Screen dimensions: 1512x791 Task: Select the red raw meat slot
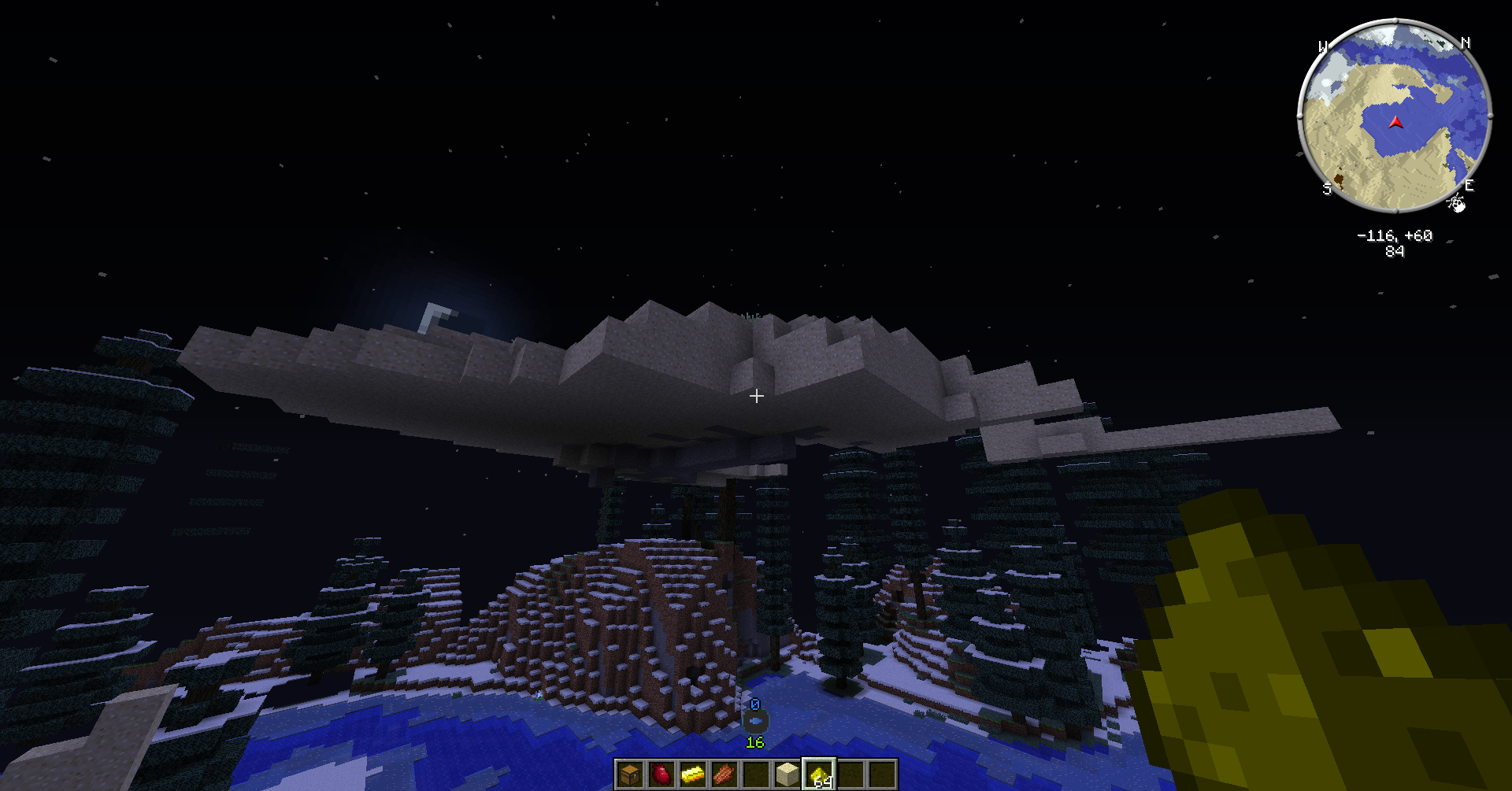pos(661,774)
